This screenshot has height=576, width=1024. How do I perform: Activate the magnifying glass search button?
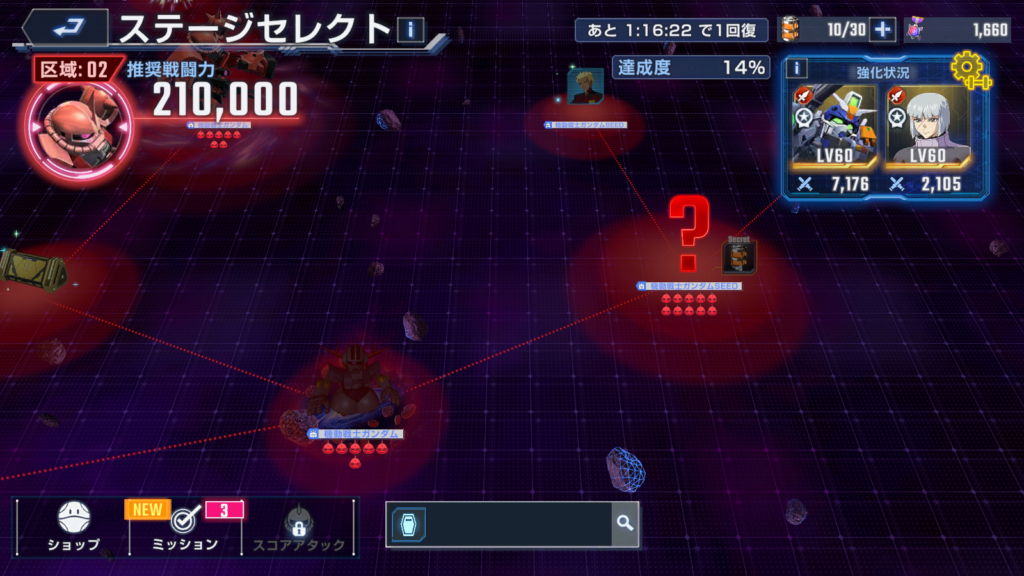[625, 523]
